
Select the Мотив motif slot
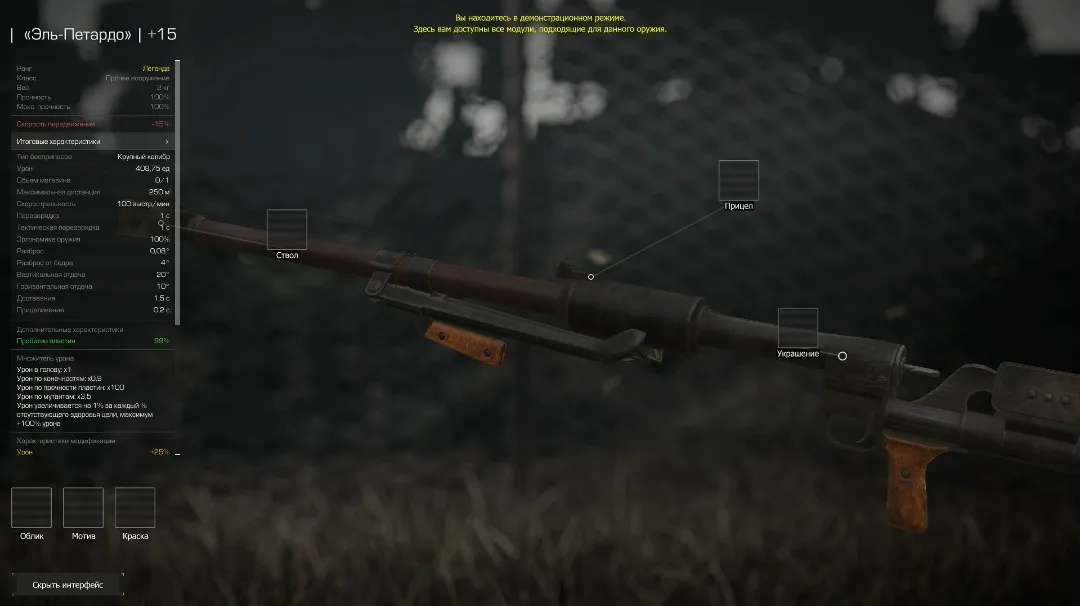pyautogui.click(x=83, y=507)
